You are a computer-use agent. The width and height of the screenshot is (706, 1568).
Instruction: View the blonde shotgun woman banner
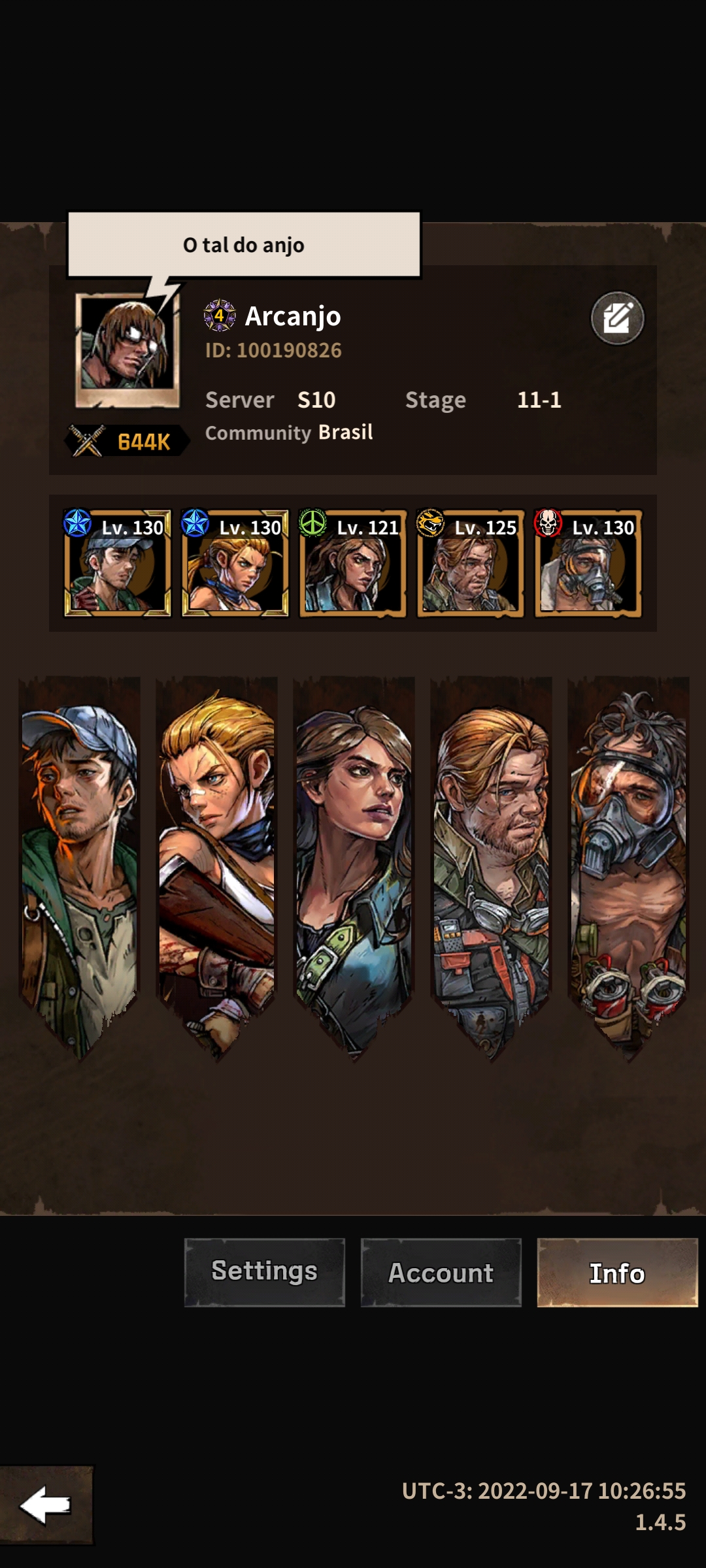pyautogui.click(x=217, y=862)
